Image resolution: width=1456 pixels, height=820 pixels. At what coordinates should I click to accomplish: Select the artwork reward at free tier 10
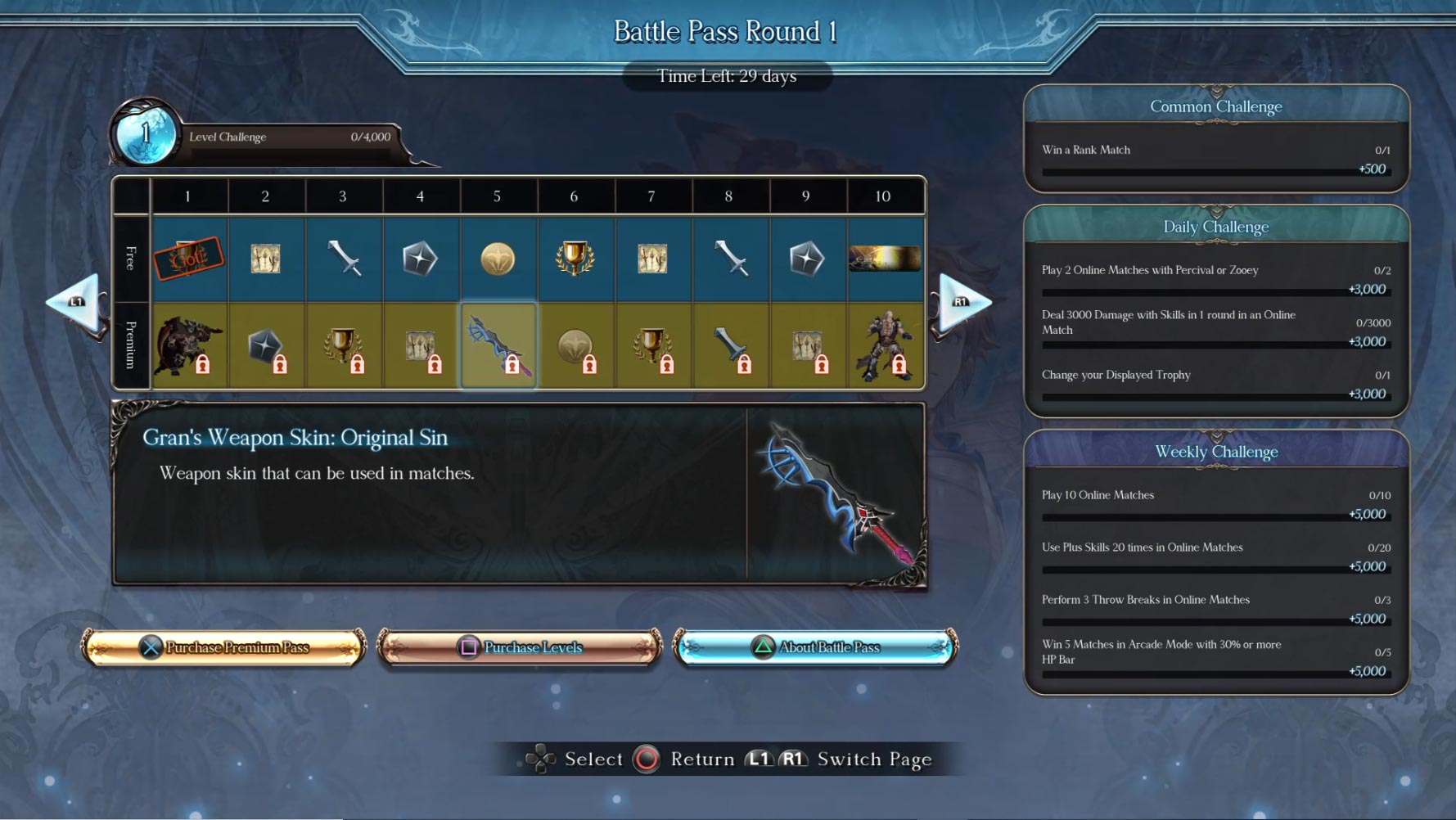885,259
